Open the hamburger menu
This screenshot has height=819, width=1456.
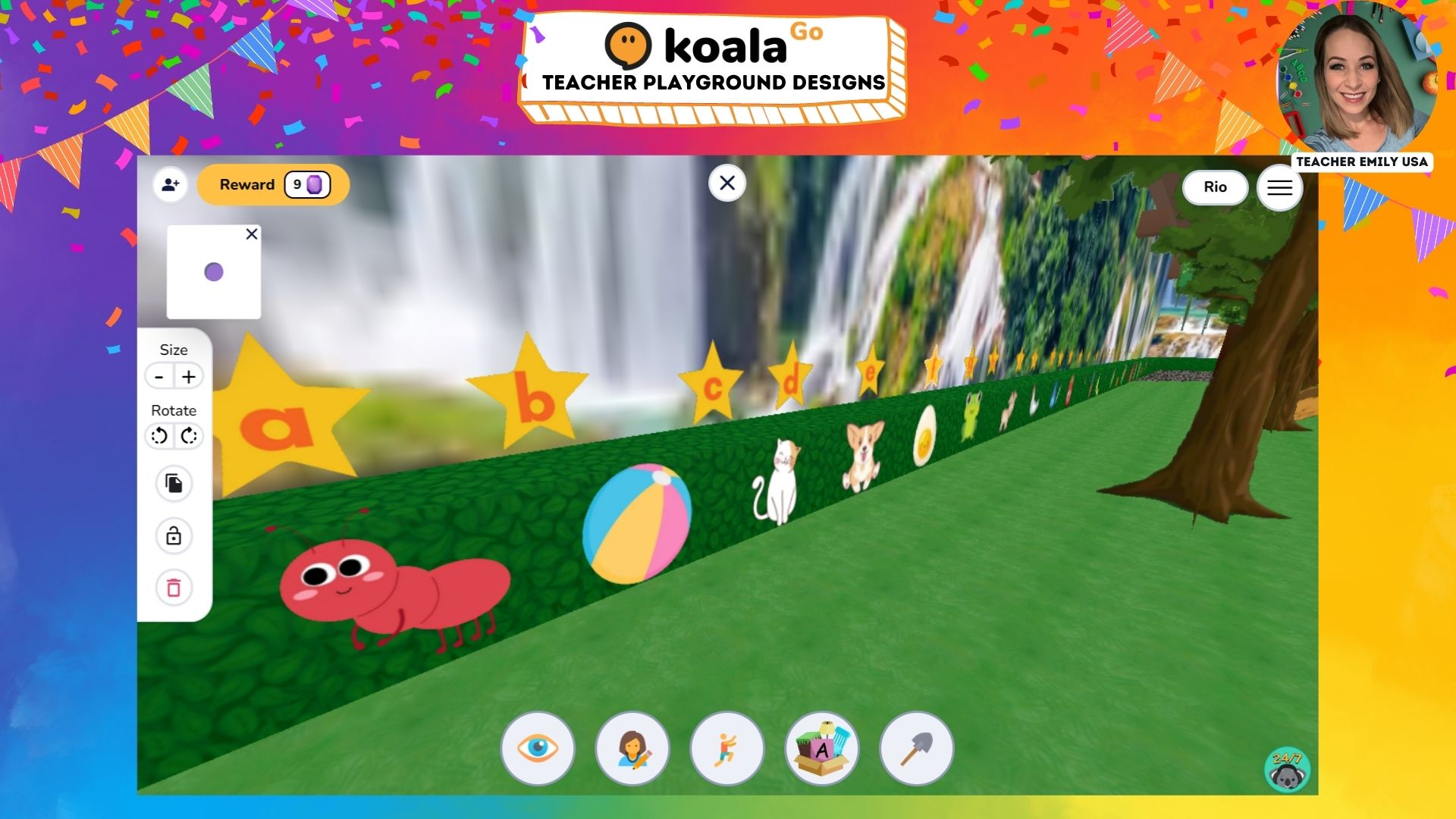tap(1279, 187)
